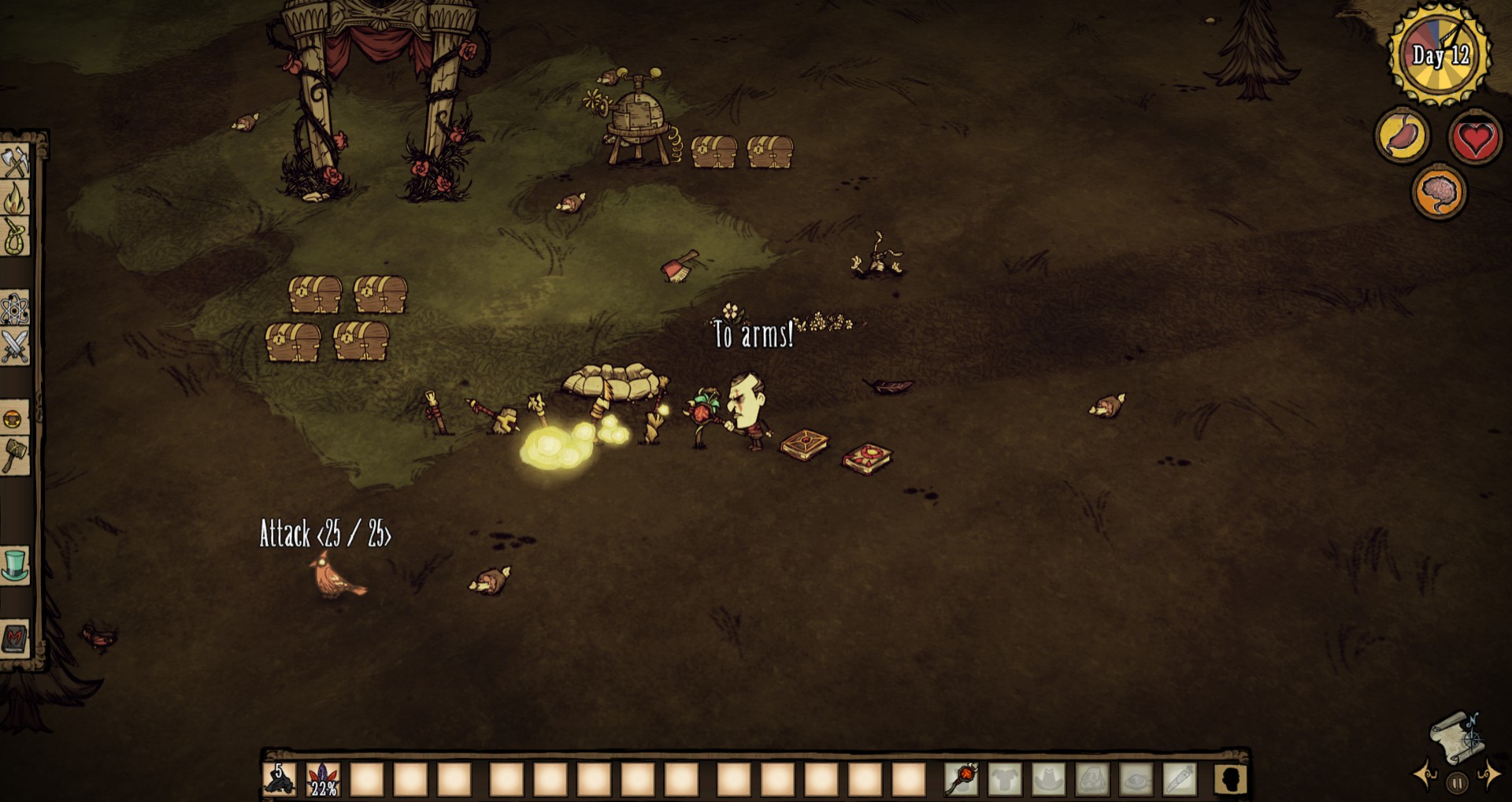
Task: Select the round yellow-and-red crafting tab
Action: point(15,418)
